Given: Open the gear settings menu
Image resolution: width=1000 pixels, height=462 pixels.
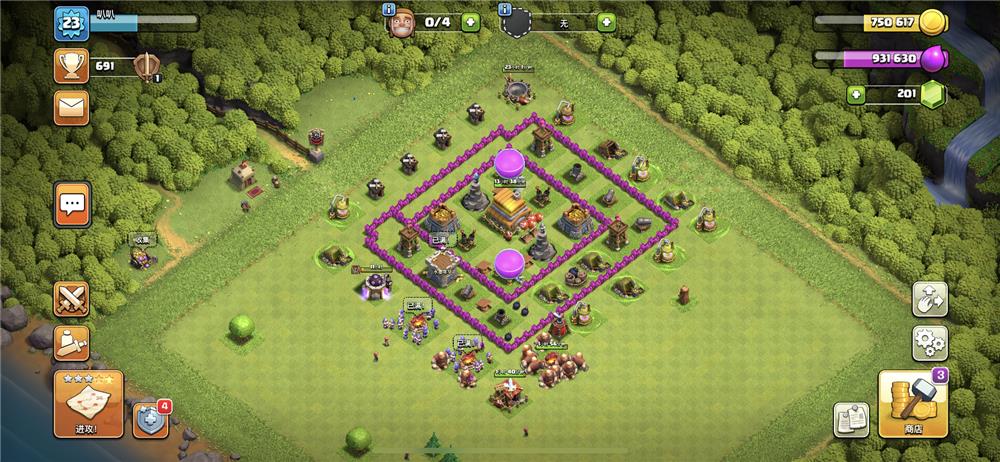Looking at the screenshot, I should [x=930, y=343].
